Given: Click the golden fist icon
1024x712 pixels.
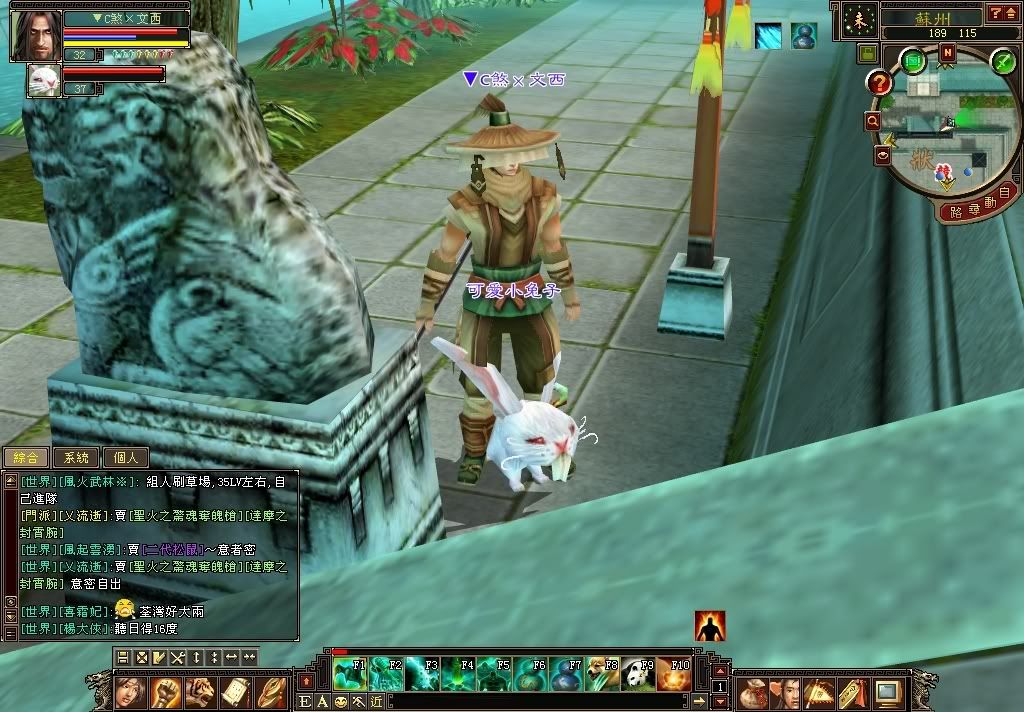Looking at the screenshot, I should click(x=164, y=691).
